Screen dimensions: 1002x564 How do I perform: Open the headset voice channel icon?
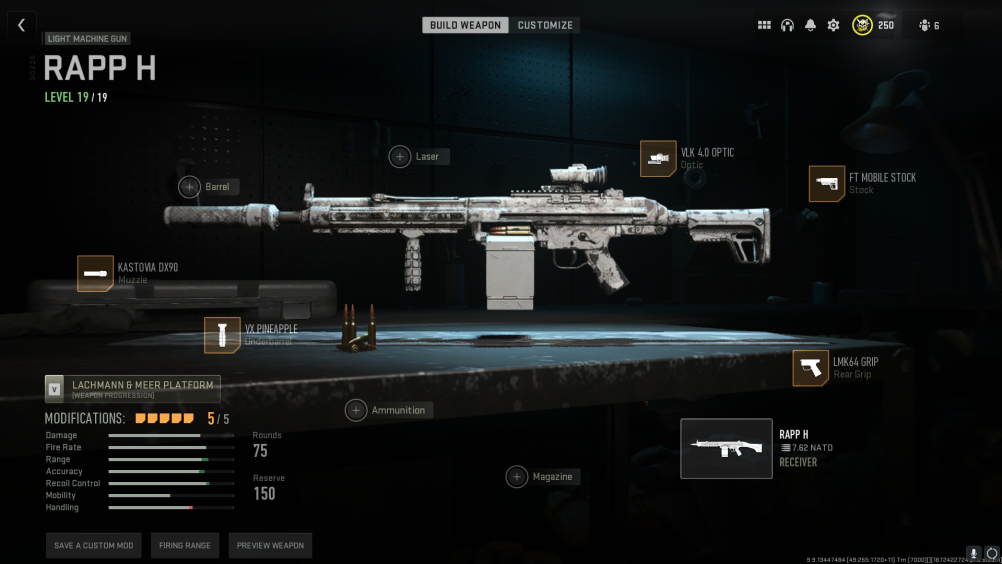click(787, 25)
